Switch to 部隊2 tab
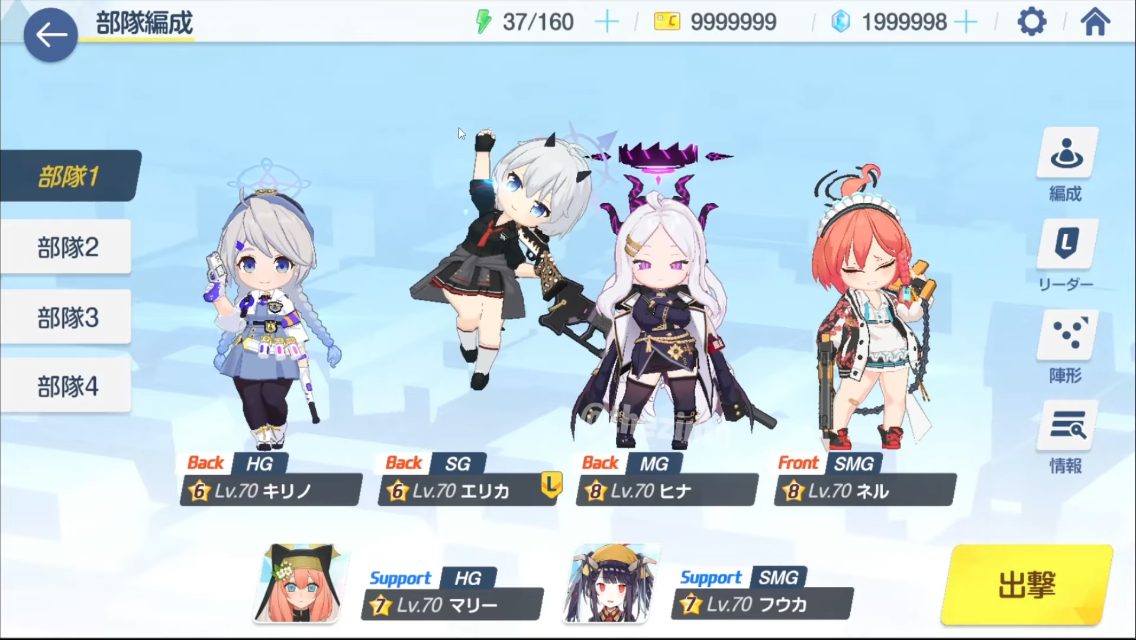Screen dimensions: 1136x640 (67, 247)
